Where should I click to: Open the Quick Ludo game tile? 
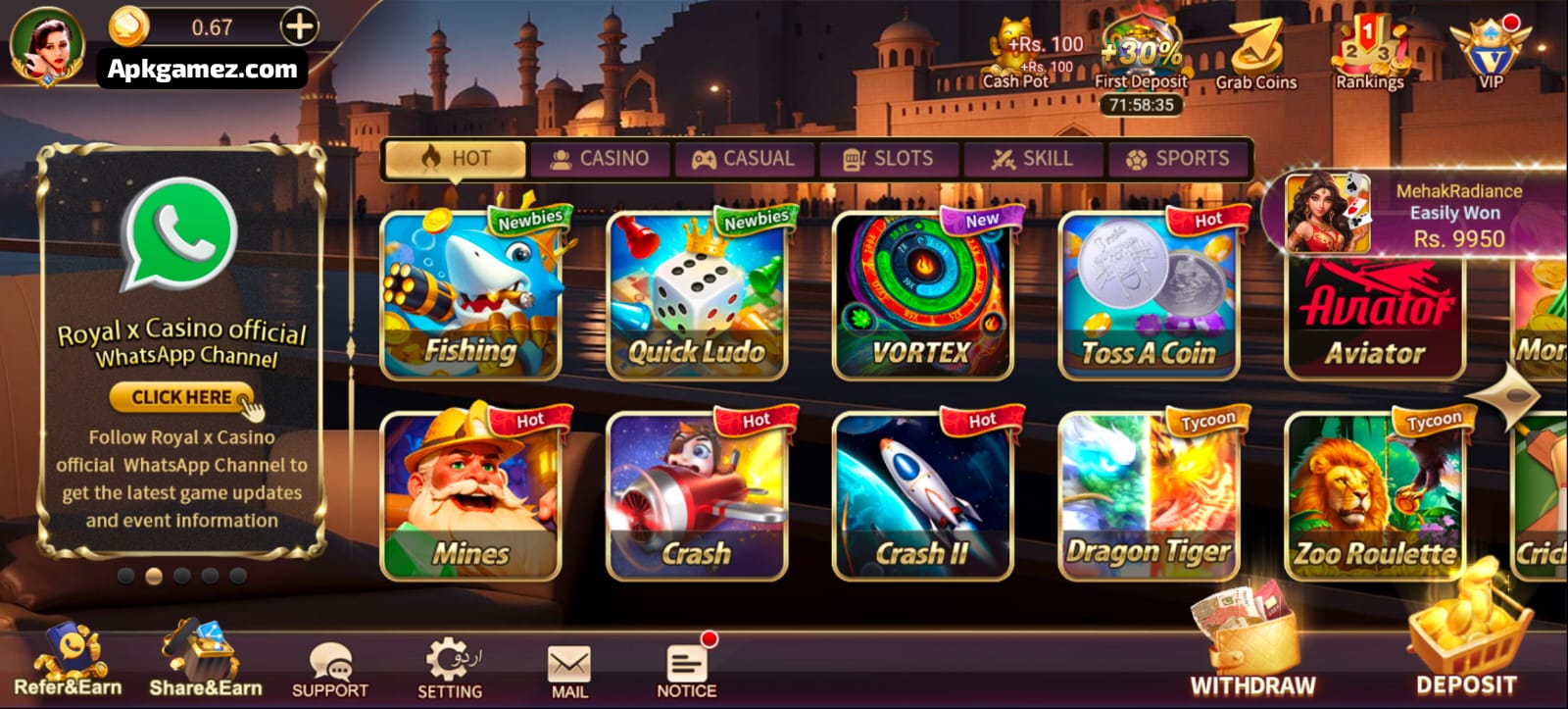pos(697,295)
